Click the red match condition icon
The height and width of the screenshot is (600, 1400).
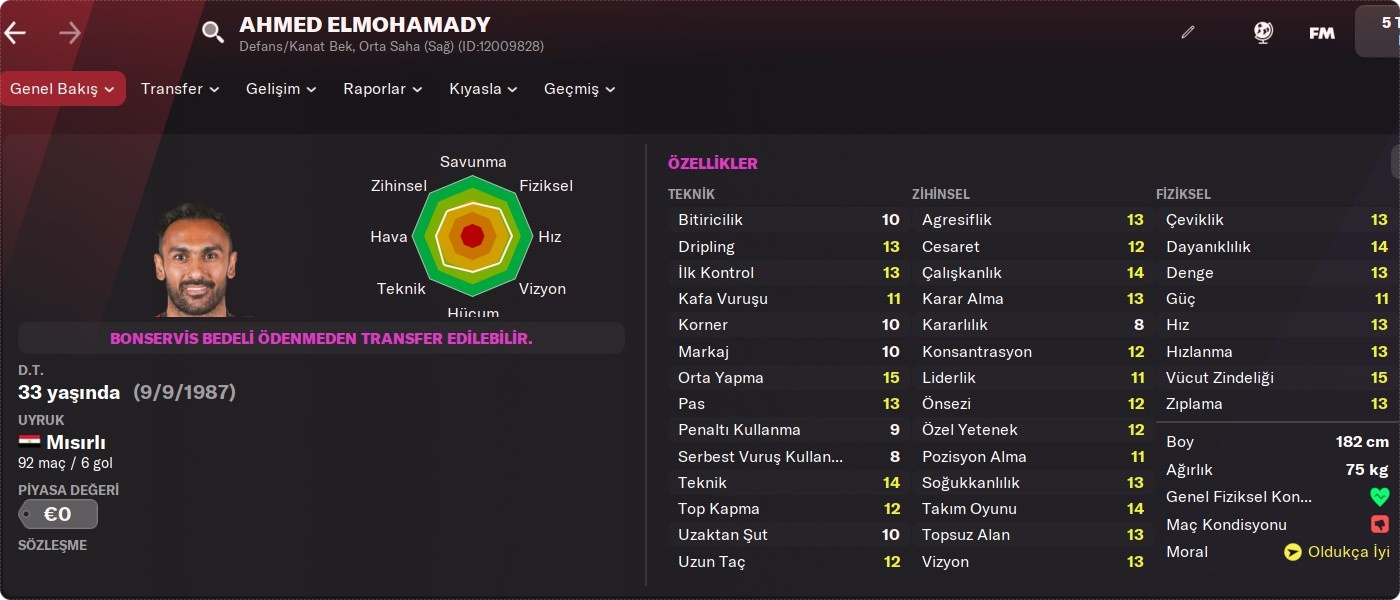pos(1379,525)
